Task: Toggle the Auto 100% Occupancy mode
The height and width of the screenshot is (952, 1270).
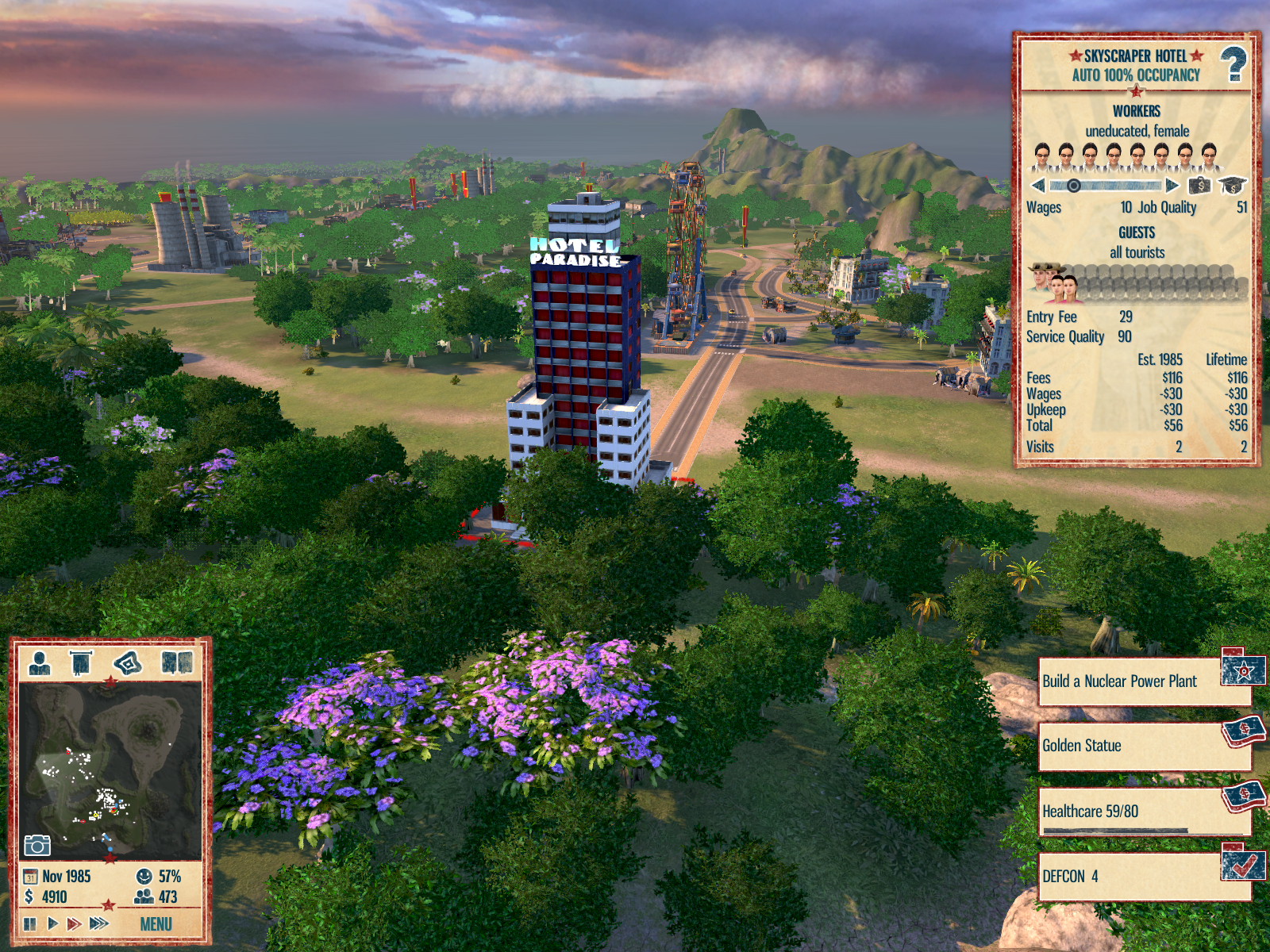Action: coord(1136,75)
